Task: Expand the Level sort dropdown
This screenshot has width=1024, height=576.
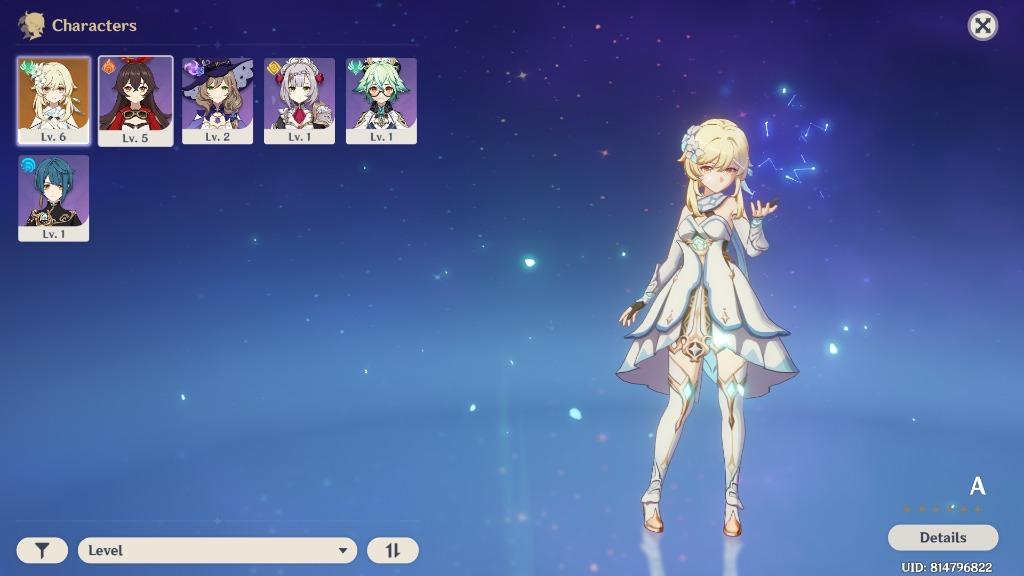Action: pos(217,550)
